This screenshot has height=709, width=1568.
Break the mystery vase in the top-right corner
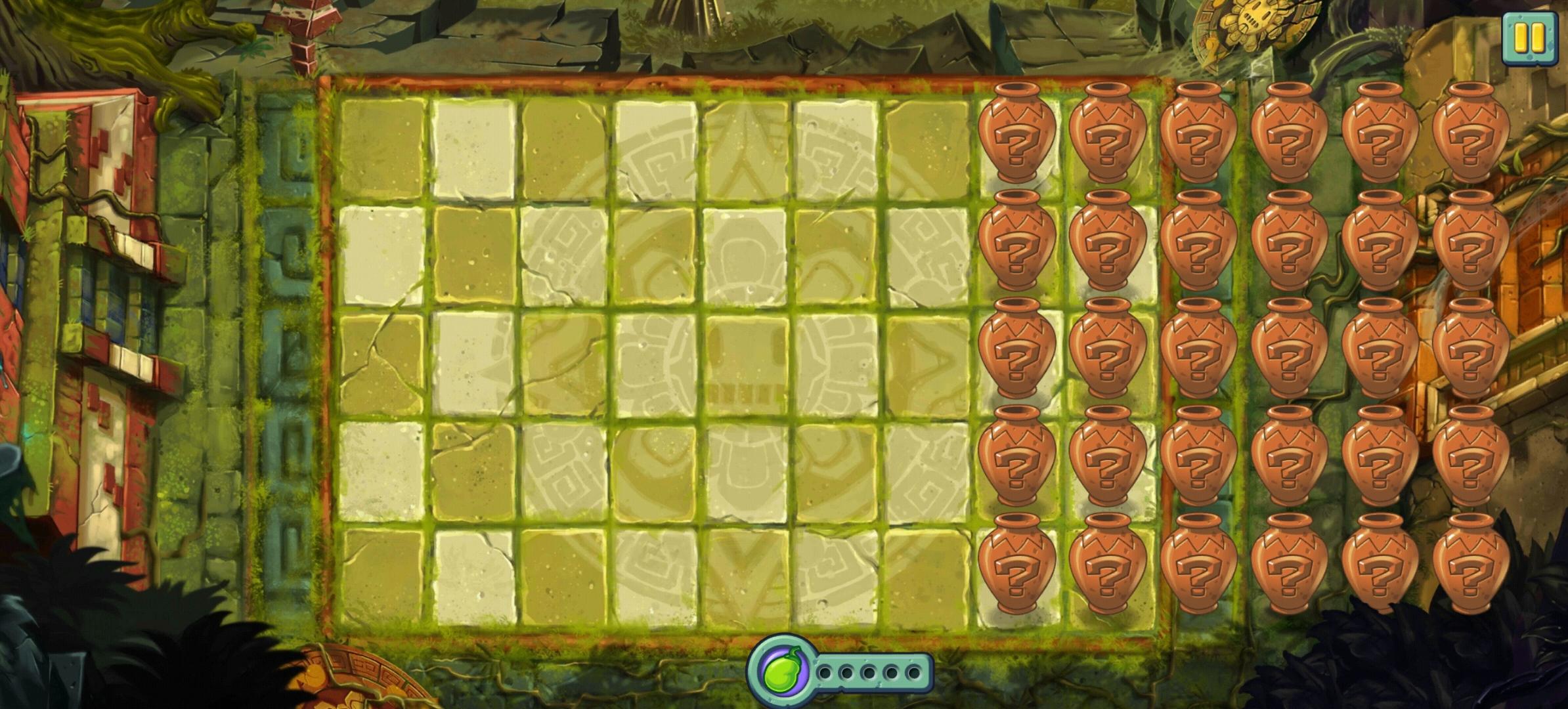click(x=1471, y=135)
